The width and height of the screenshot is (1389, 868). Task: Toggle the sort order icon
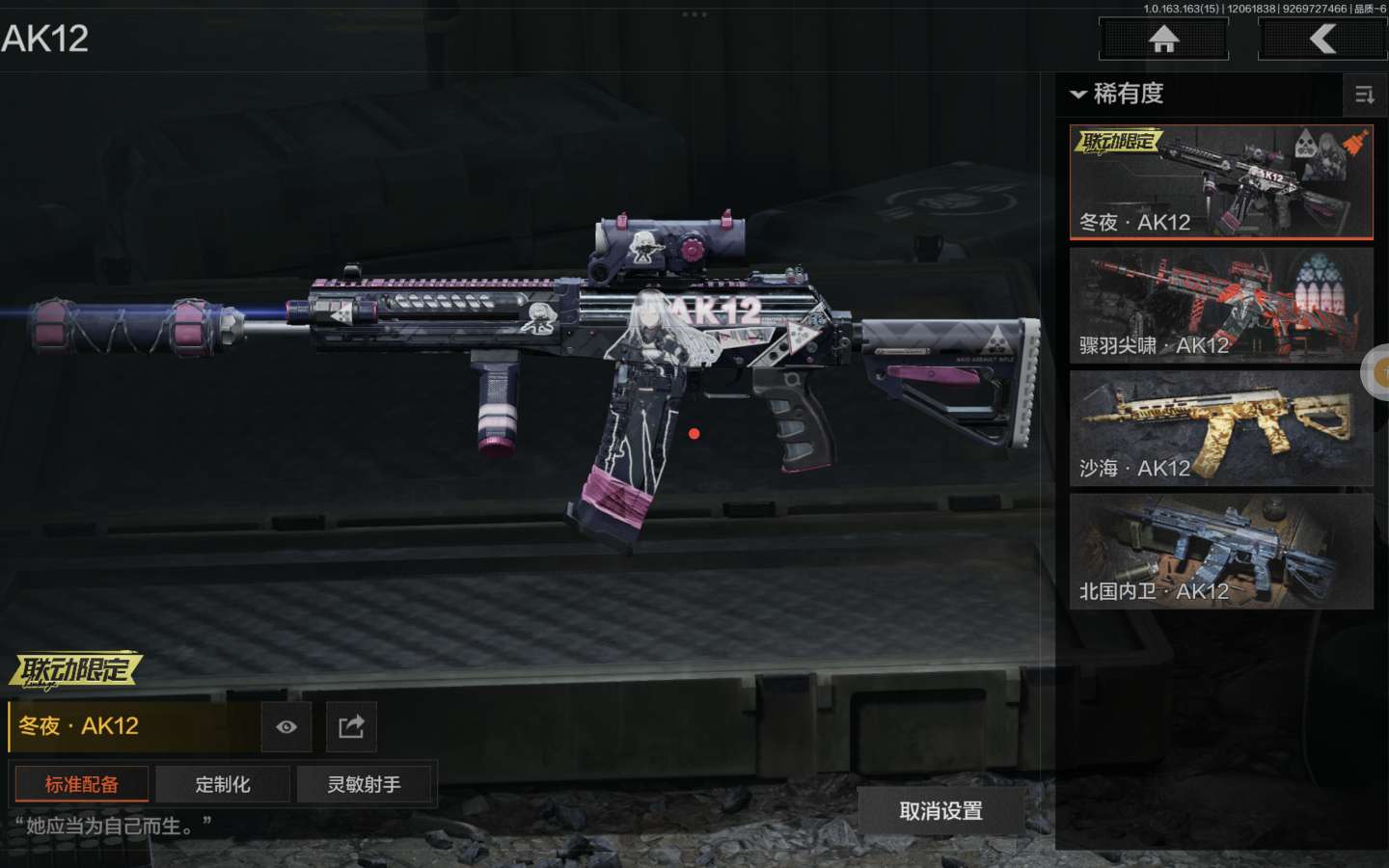pyautogui.click(x=1364, y=95)
